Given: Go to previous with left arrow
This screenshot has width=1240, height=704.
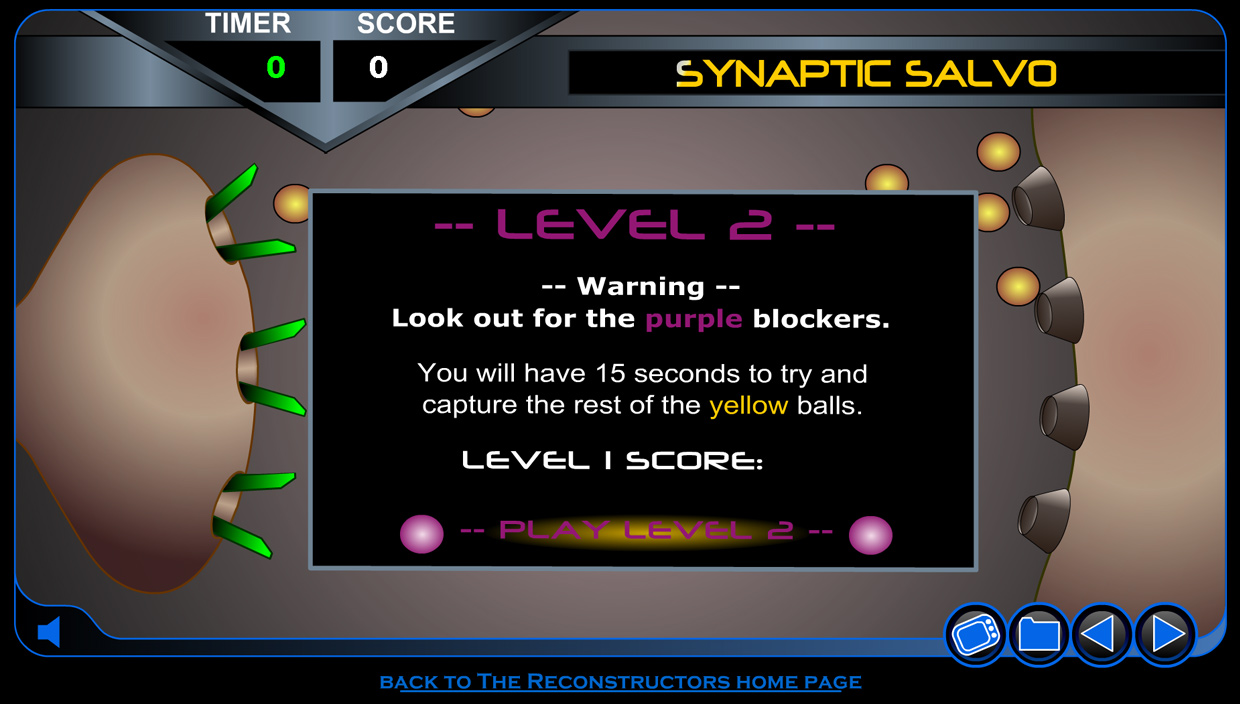Looking at the screenshot, I should pos(1102,635).
